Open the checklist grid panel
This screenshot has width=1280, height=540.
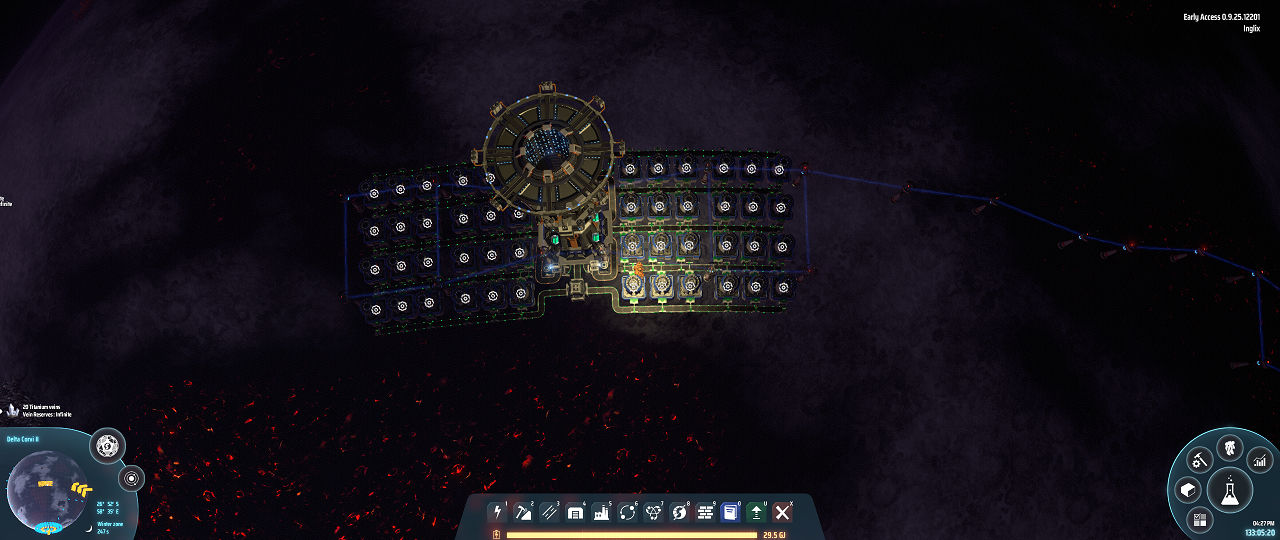[1200, 519]
